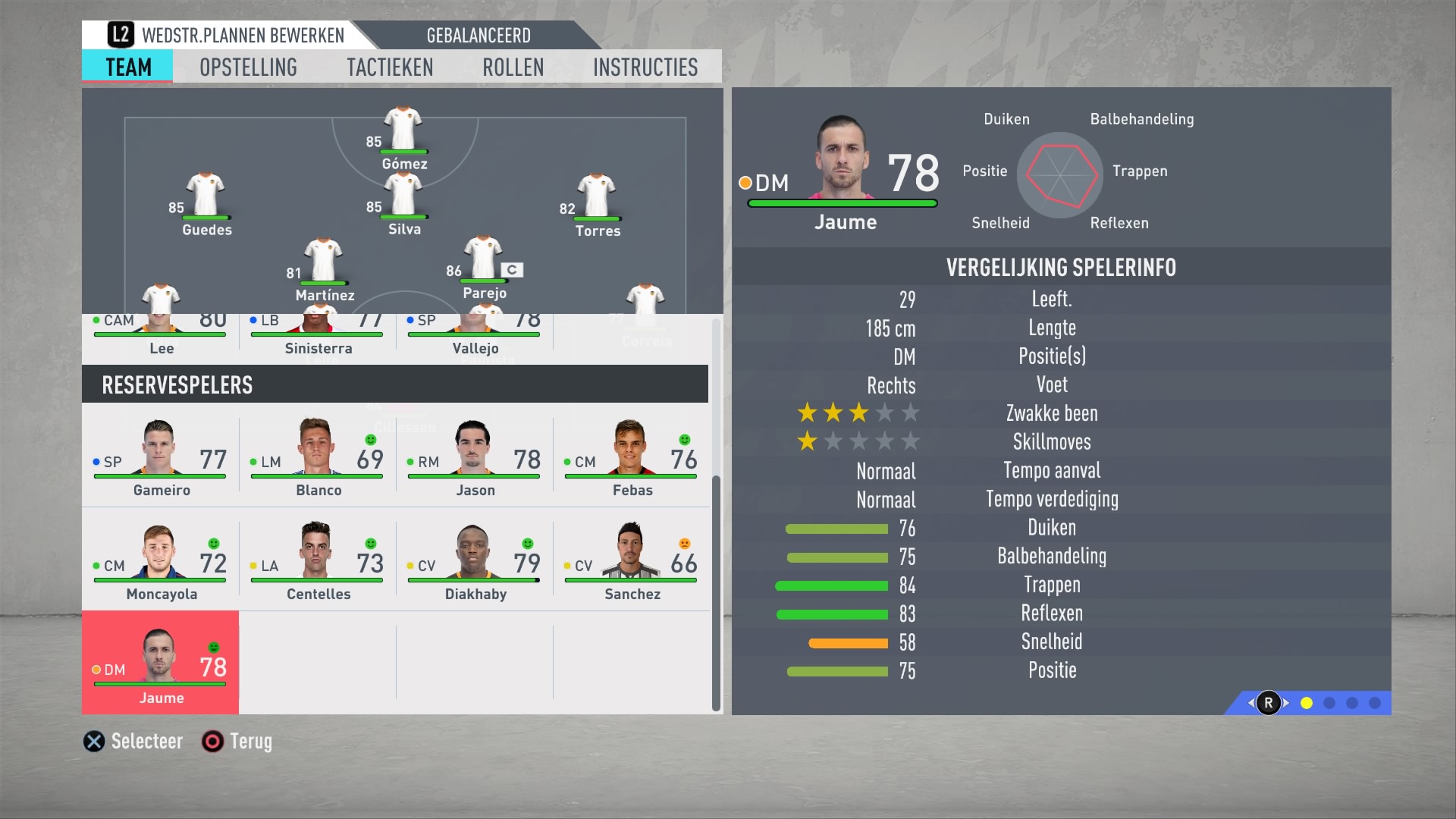
Task: Switch to the Opstelling tab
Action: click(248, 67)
